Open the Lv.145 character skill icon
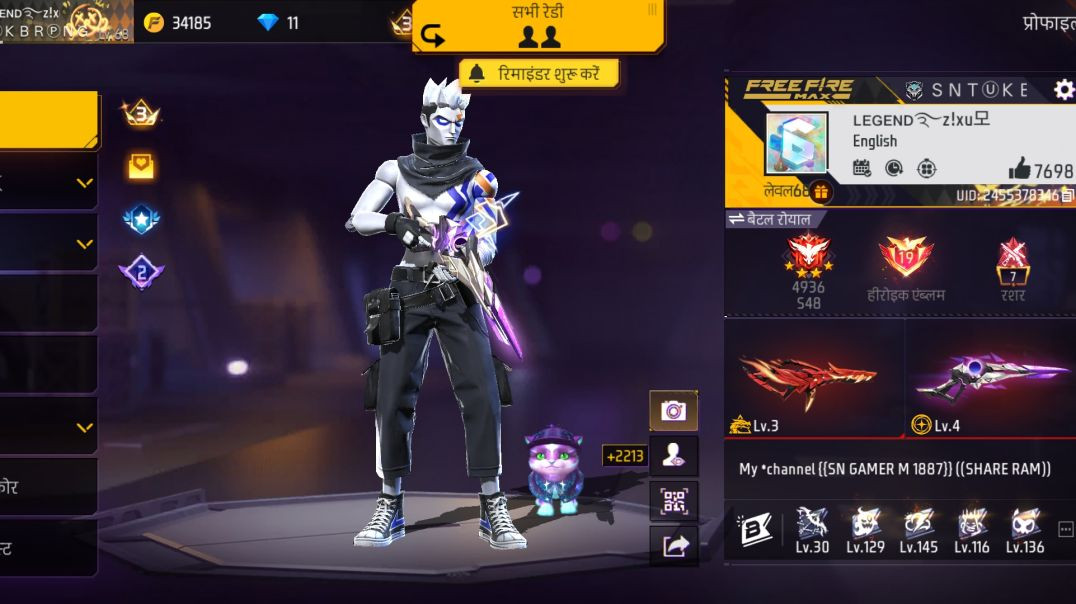 918,527
